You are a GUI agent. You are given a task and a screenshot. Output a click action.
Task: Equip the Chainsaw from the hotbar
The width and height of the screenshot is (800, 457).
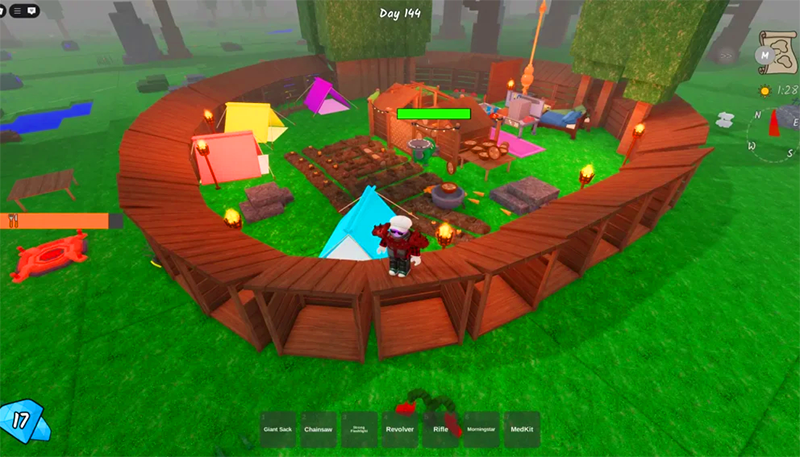tap(318, 429)
